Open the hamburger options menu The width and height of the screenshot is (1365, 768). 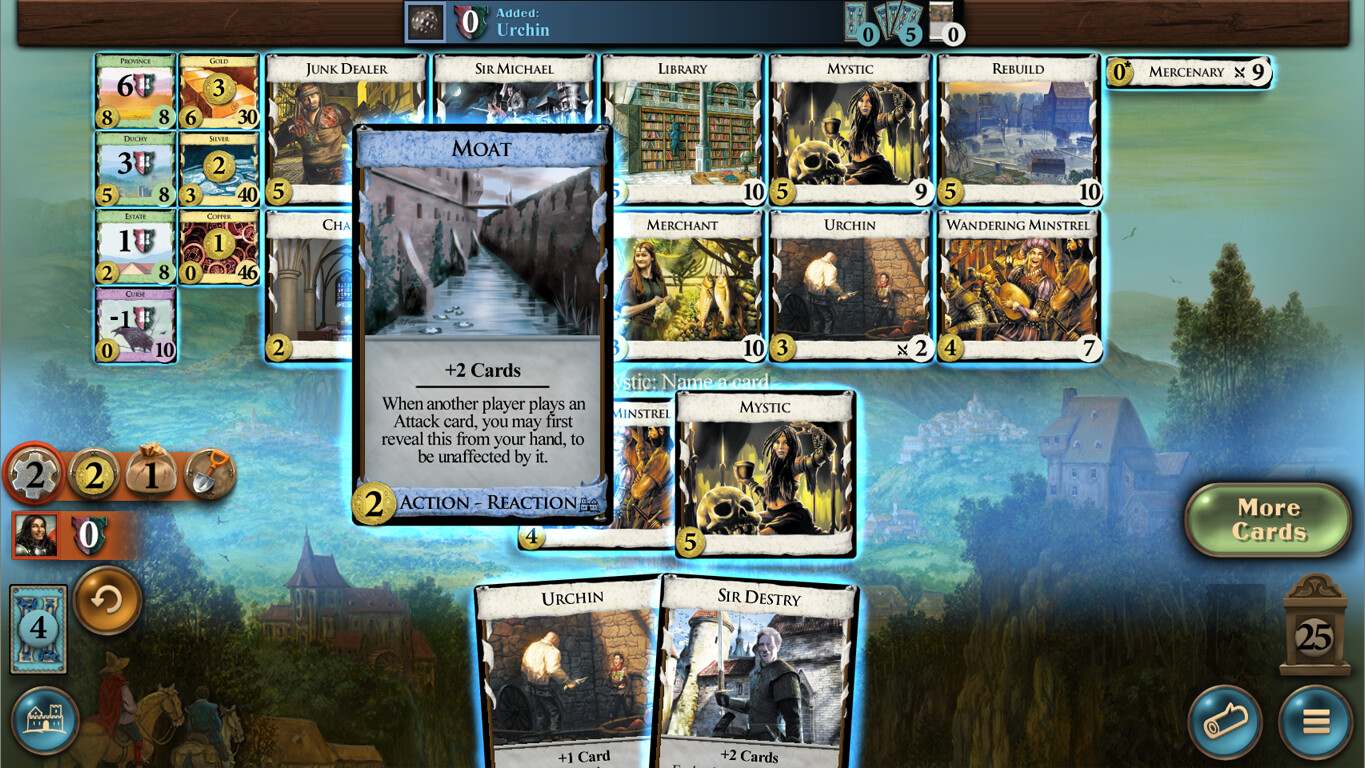coord(1316,722)
